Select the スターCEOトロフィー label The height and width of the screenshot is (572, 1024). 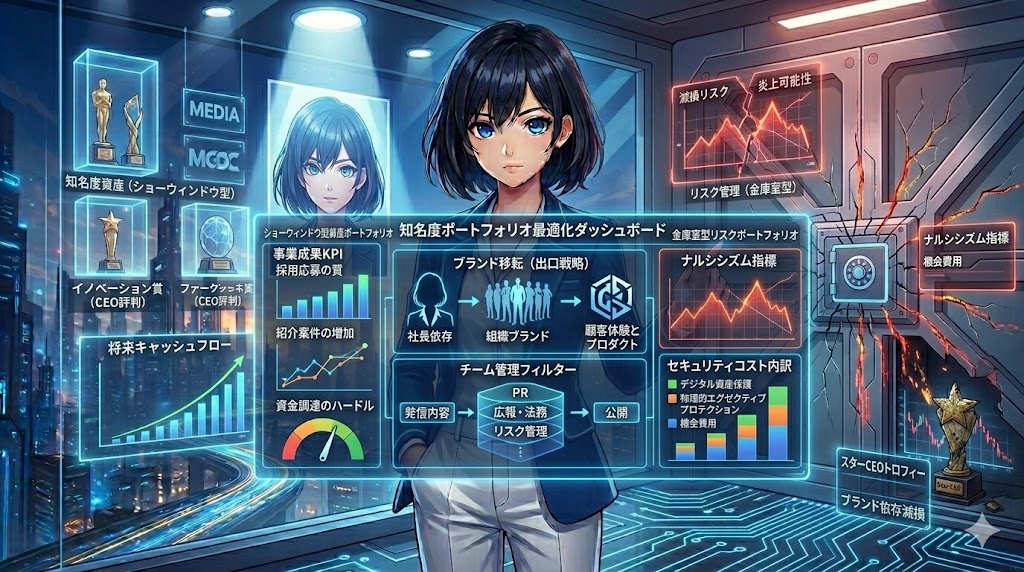(x=883, y=469)
